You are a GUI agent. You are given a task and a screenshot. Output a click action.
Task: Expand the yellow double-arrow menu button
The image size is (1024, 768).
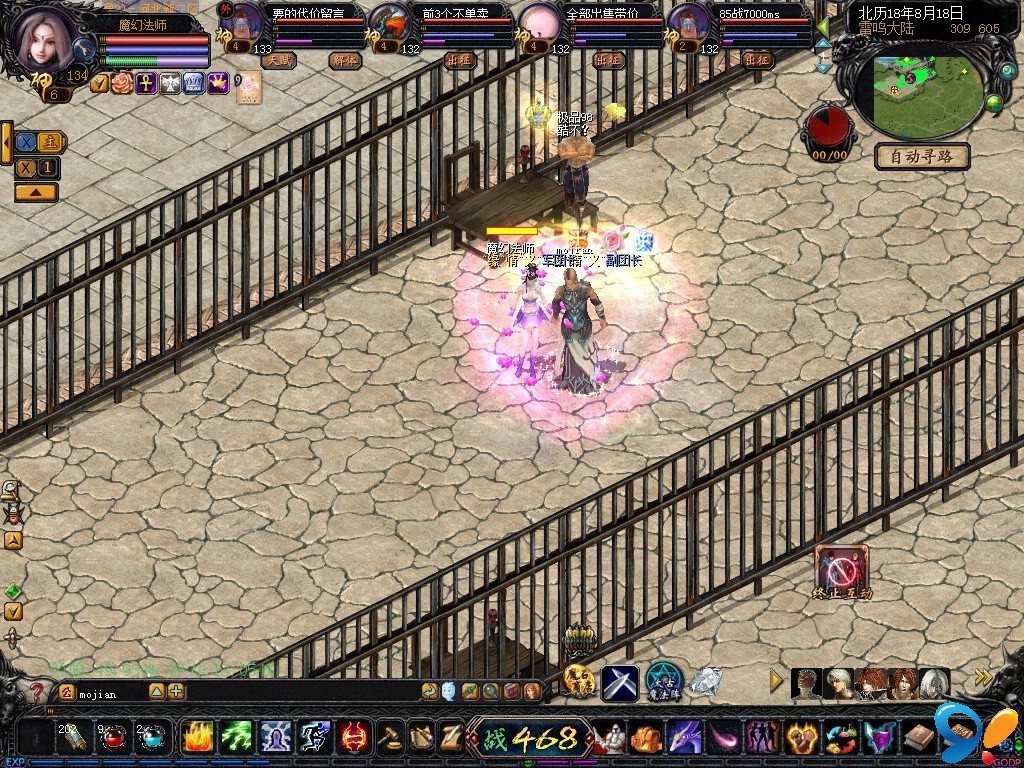[x=983, y=678]
